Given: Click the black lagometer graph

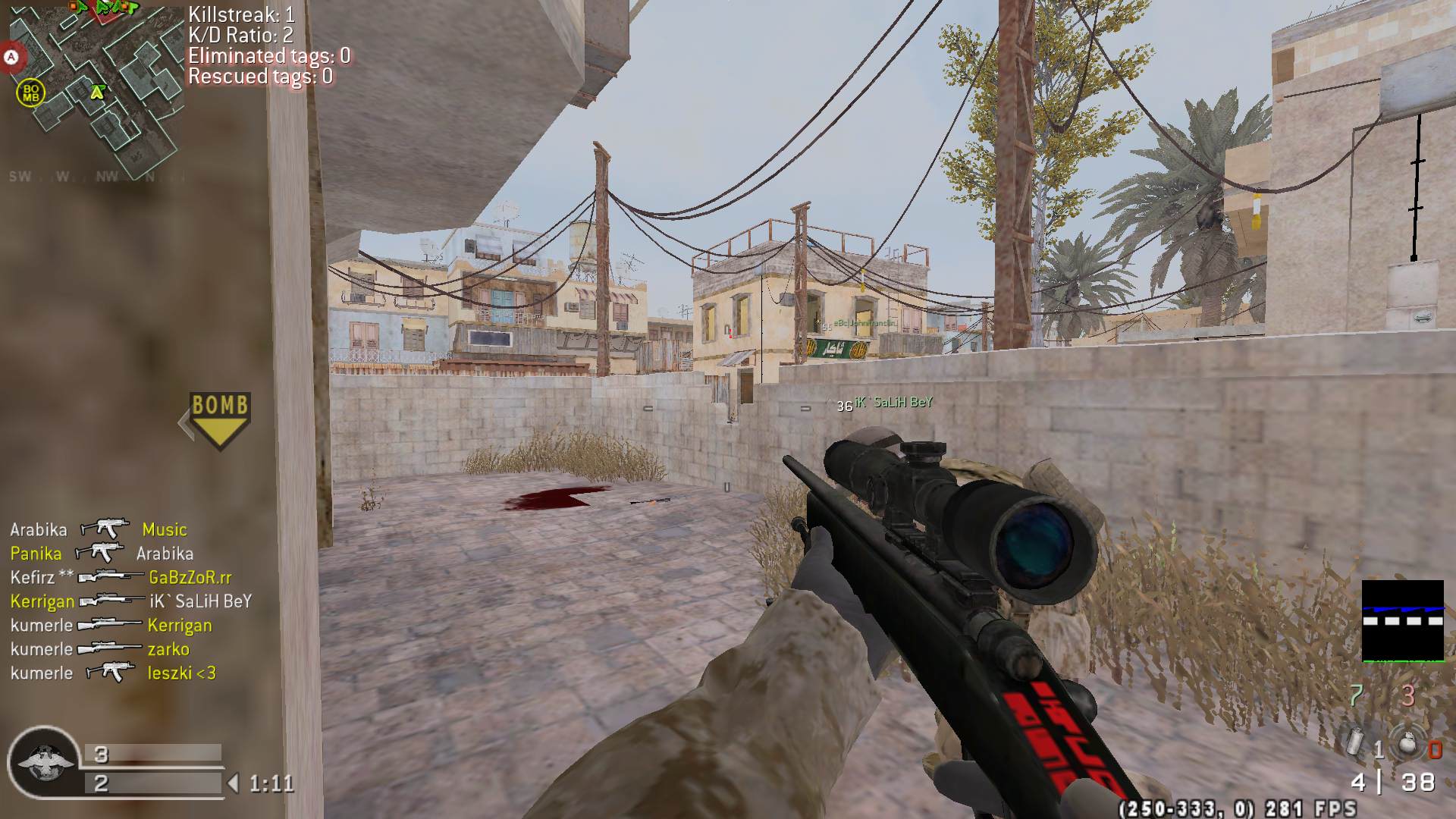Looking at the screenshot, I should coord(1402,620).
